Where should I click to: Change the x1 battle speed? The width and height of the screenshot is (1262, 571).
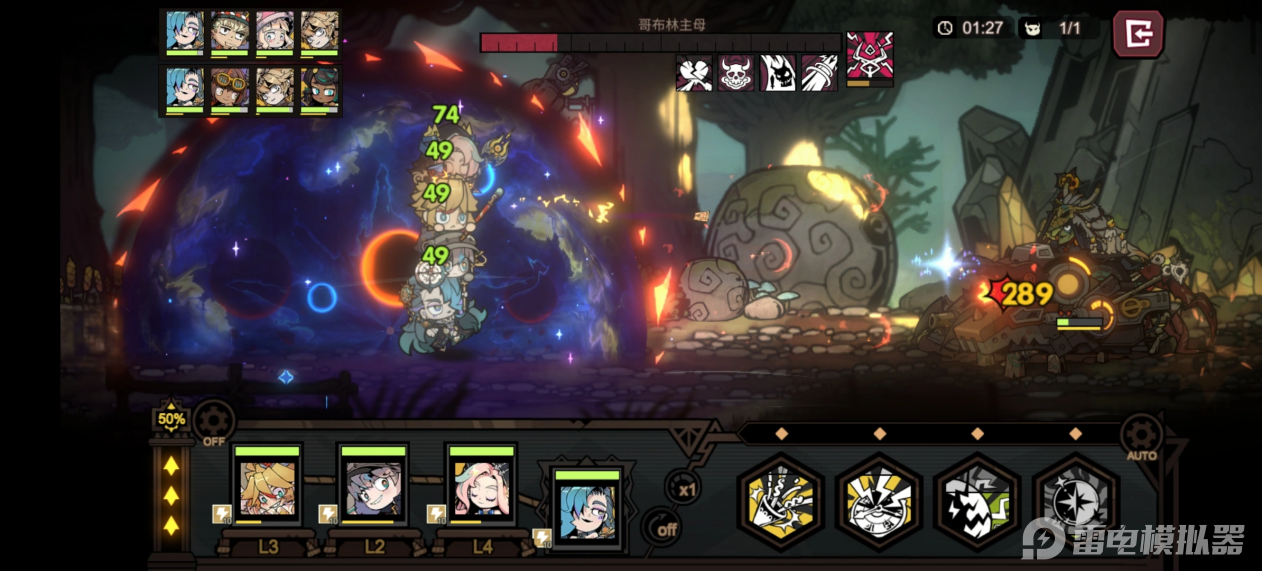click(685, 487)
